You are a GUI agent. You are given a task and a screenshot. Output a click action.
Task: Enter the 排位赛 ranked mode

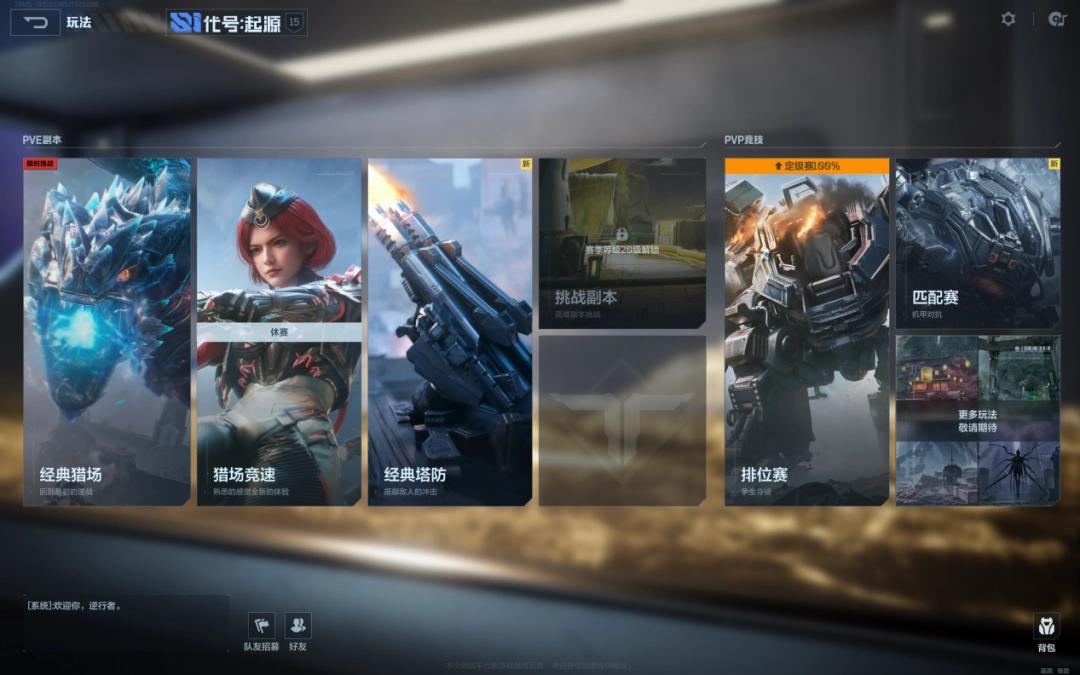click(807, 331)
